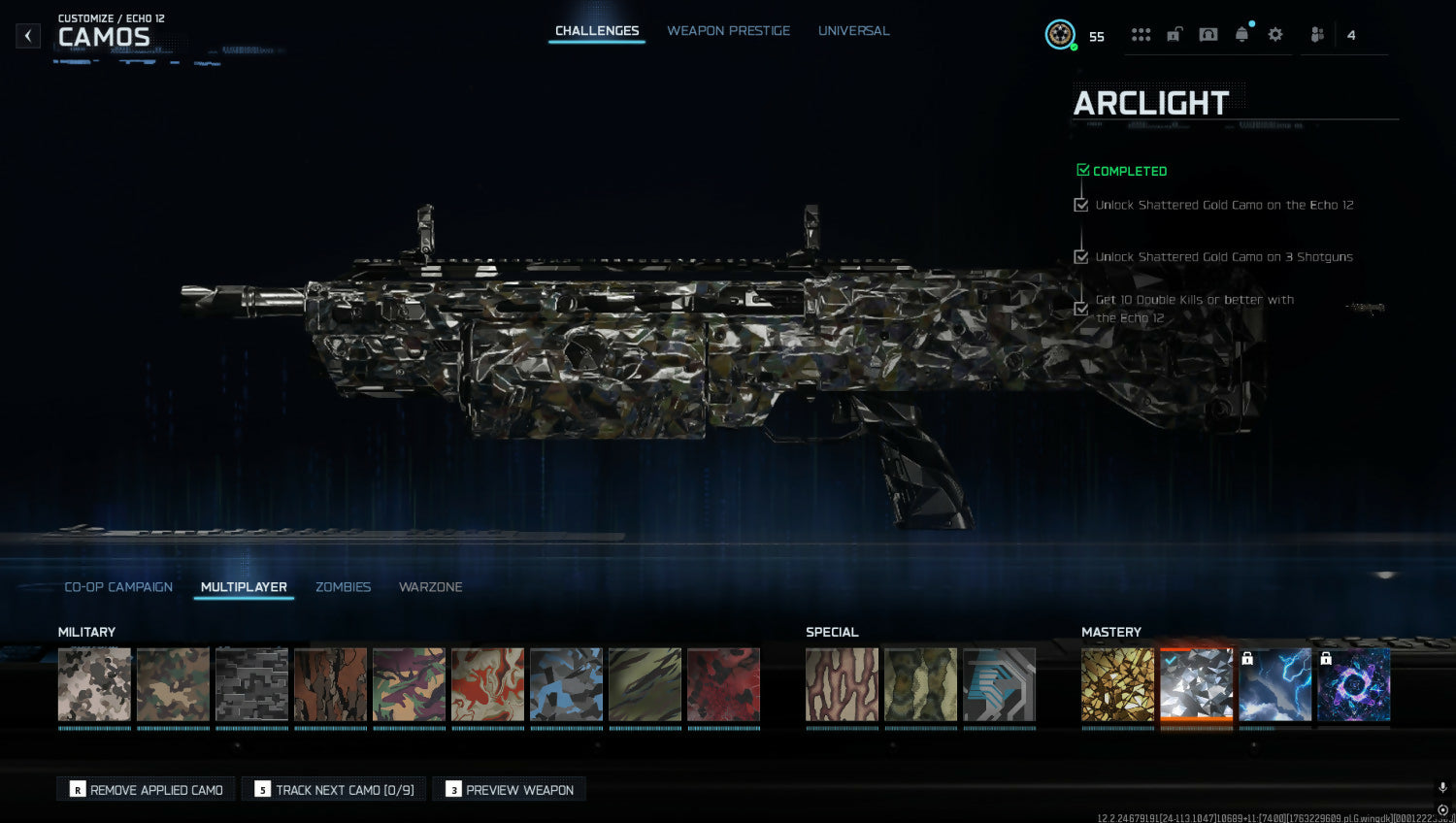This screenshot has width=1456, height=823.
Task: Click Remove Applied Camo
Action: [x=147, y=790]
